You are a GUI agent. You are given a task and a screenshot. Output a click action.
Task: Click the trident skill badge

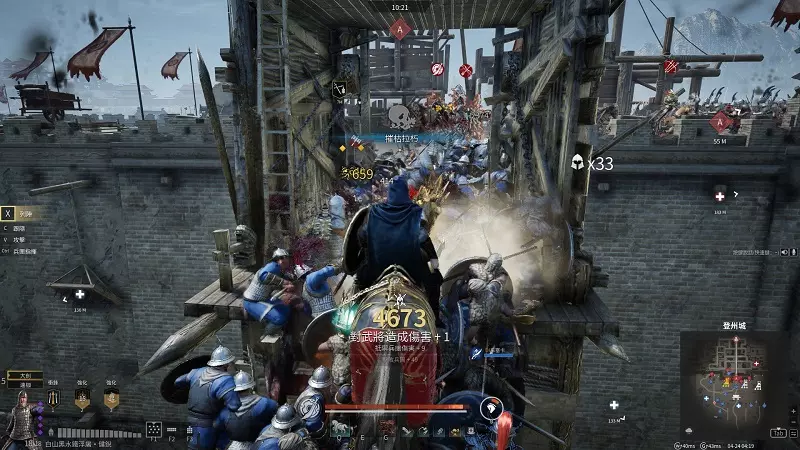[53, 398]
